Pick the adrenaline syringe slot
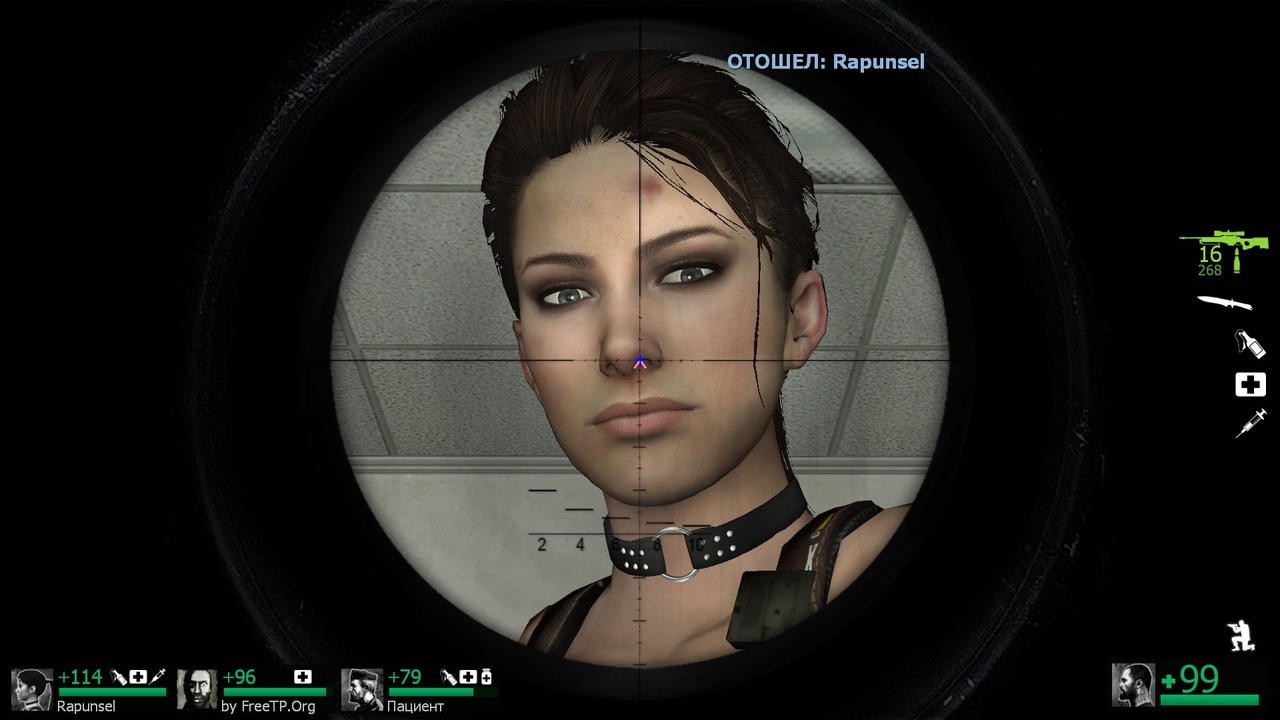Viewport: 1280px width, 720px height. click(1250, 423)
